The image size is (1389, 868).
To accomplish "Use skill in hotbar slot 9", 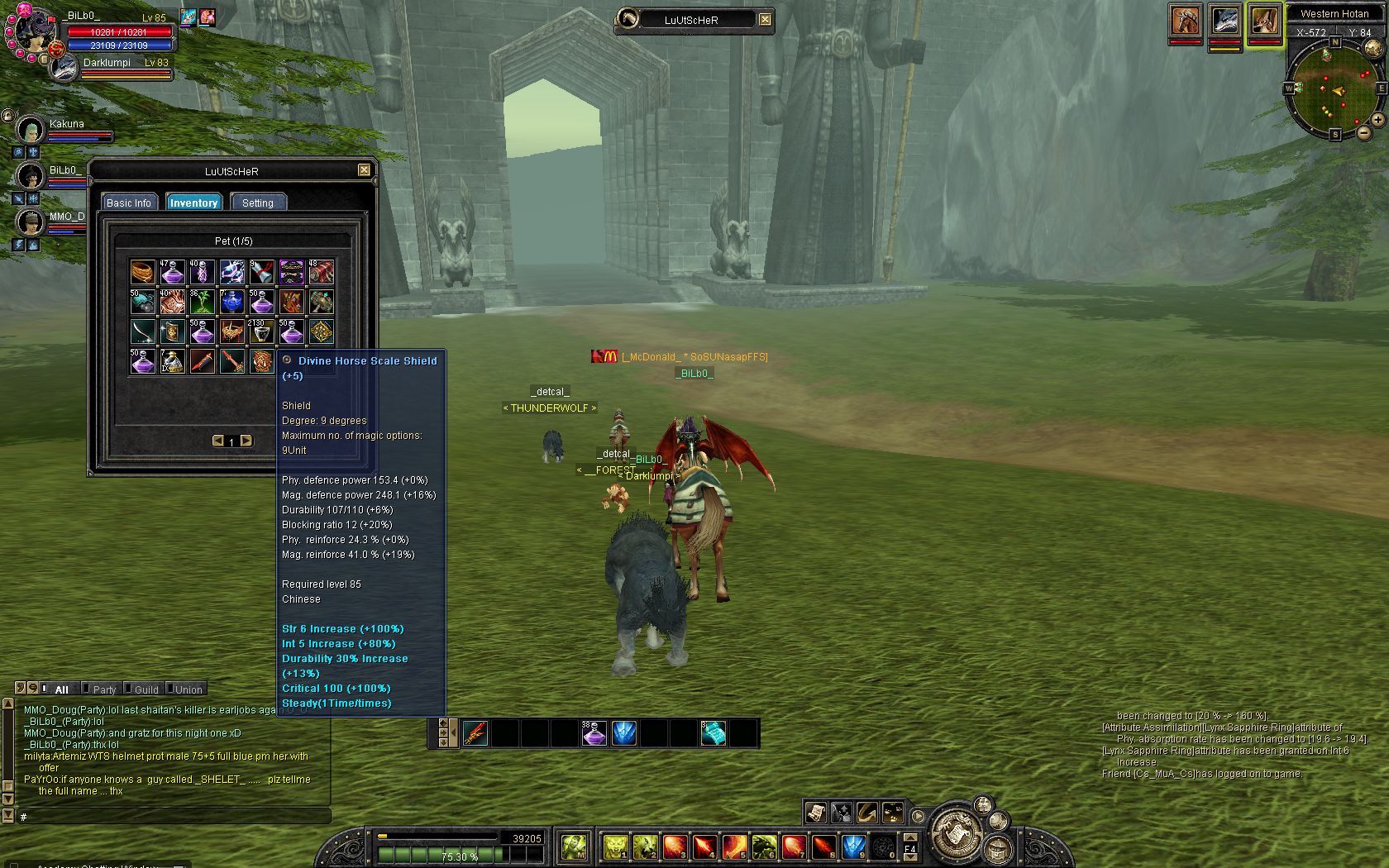I will [853, 847].
